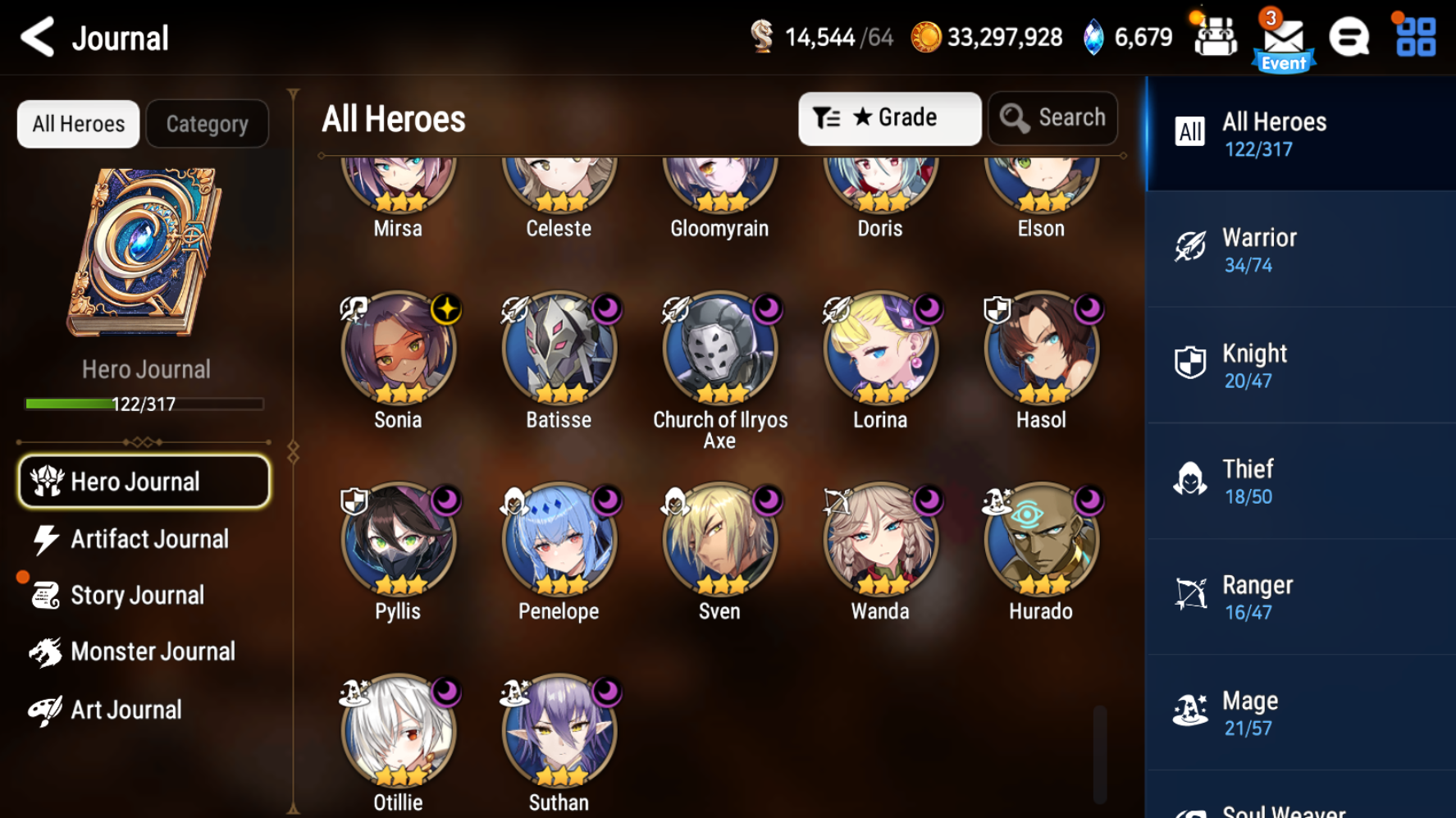Select the Knight class filter
1456x818 pixels.
[1300, 364]
